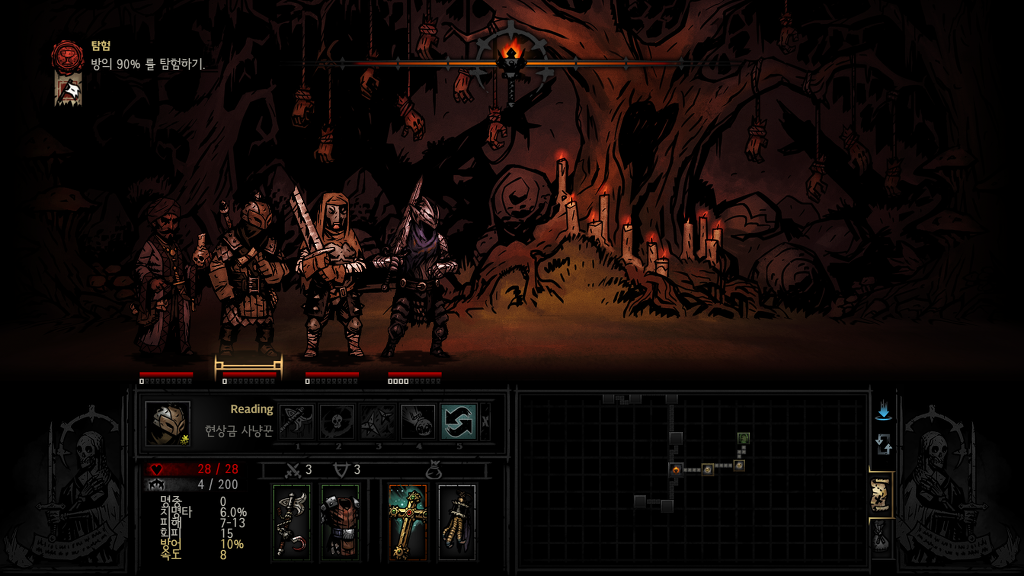Inspect the equipped leather armor card
The image size is (1024, 576).
pyautogui.click(x=340, y=522)
